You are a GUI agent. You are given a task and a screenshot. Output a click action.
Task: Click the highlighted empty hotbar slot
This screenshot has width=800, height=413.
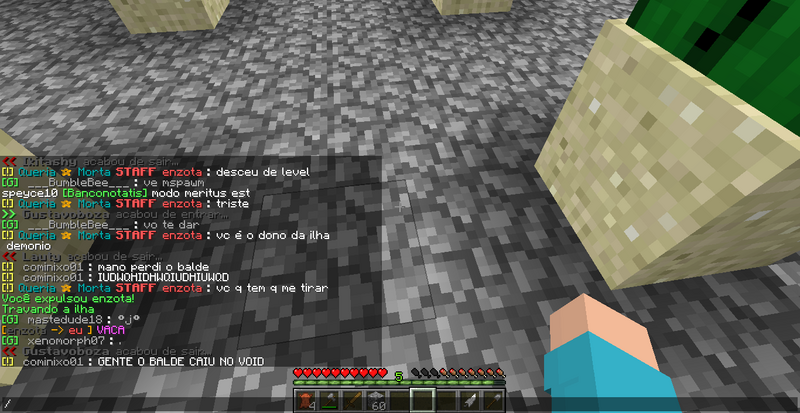tap(423, 401)
